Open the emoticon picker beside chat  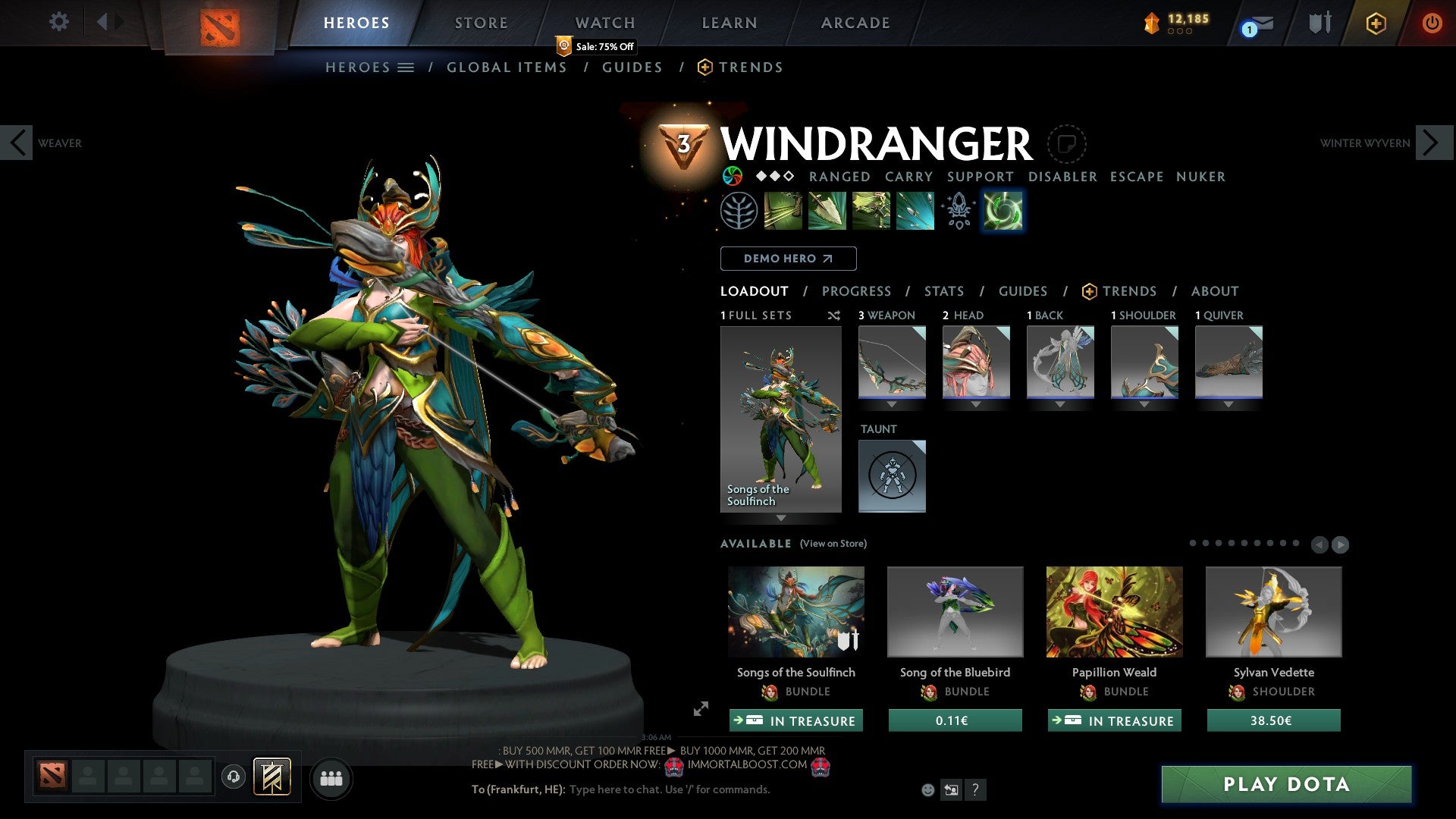tap(927, 789)
